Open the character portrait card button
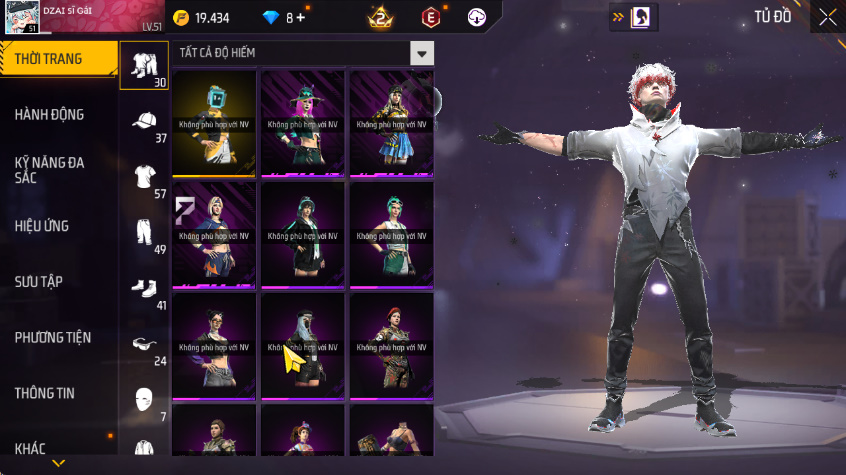The image size is (846, 475). coord(641,17)
